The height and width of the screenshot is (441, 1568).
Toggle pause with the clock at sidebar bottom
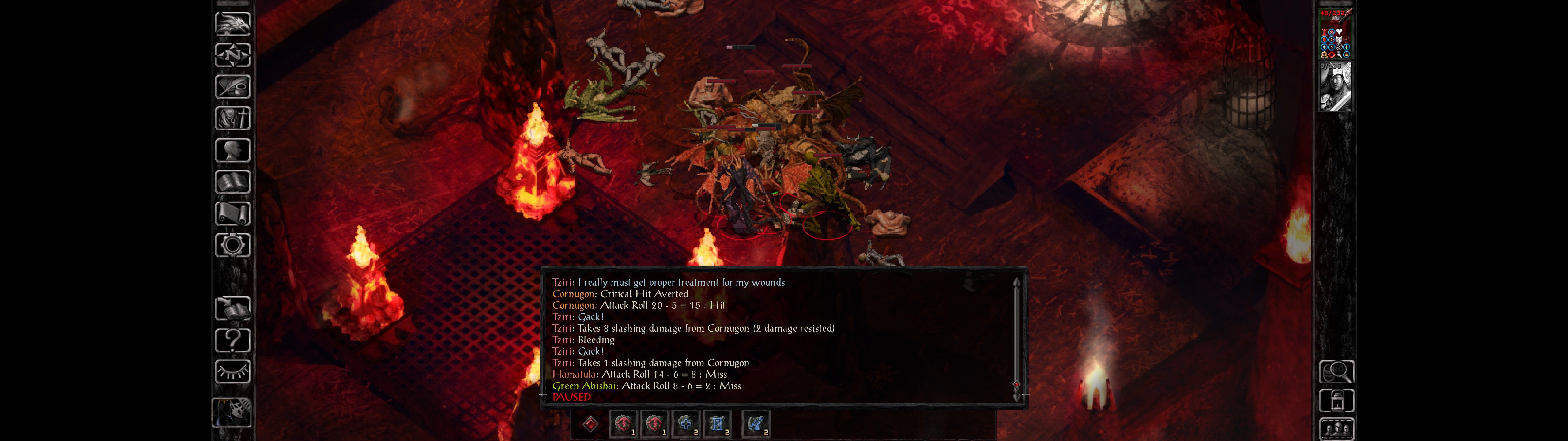(232, 413)
